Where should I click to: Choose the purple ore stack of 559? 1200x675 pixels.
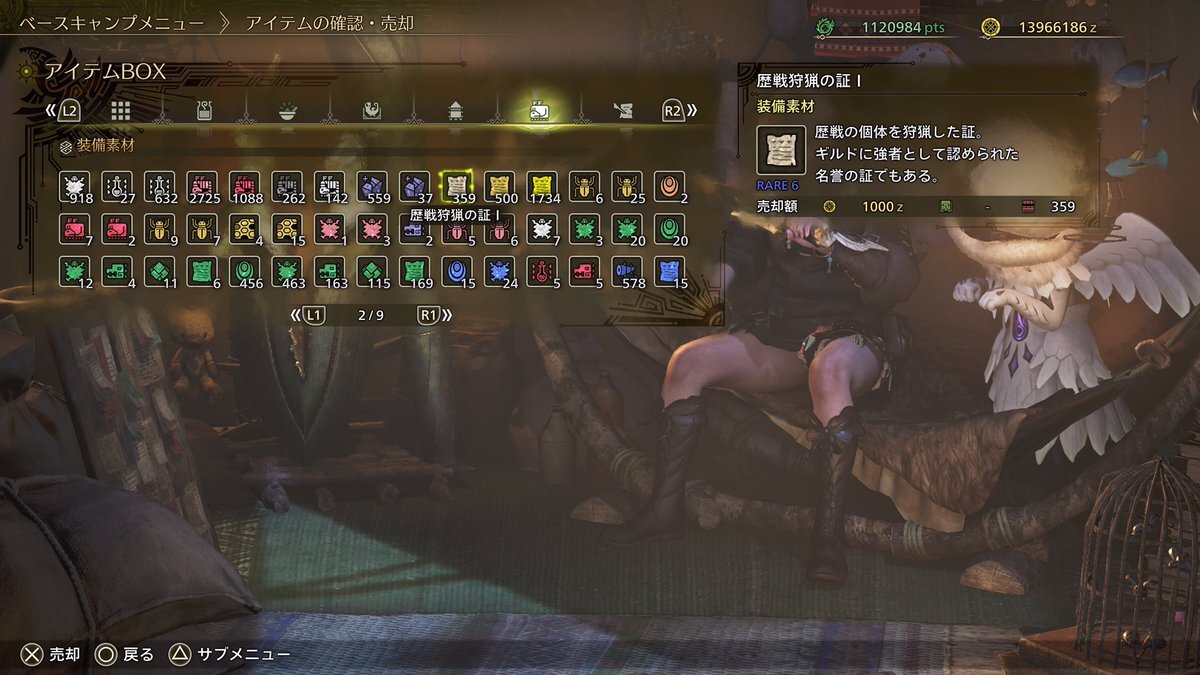372,186
